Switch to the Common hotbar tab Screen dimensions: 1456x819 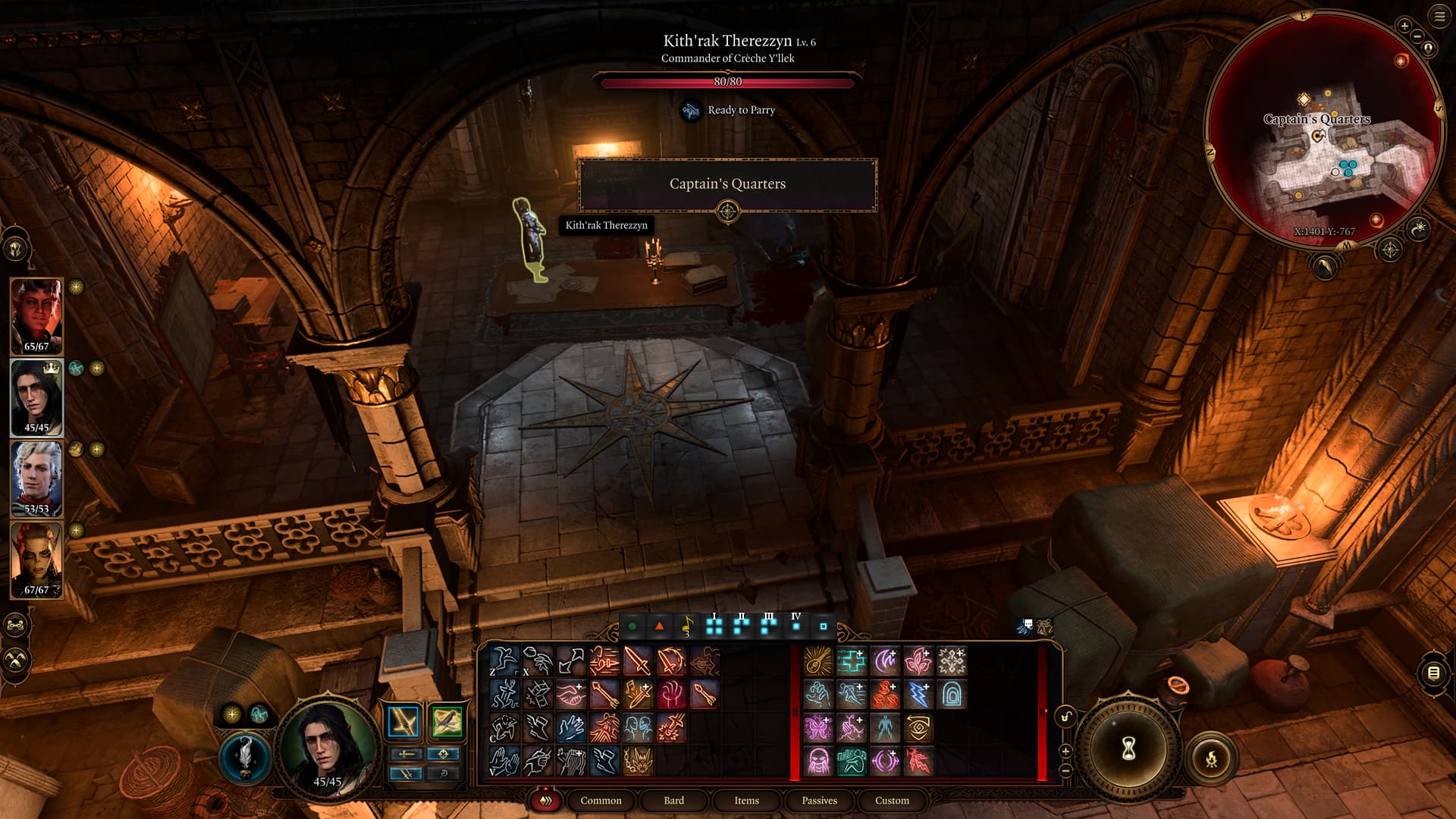click(601, 800)
